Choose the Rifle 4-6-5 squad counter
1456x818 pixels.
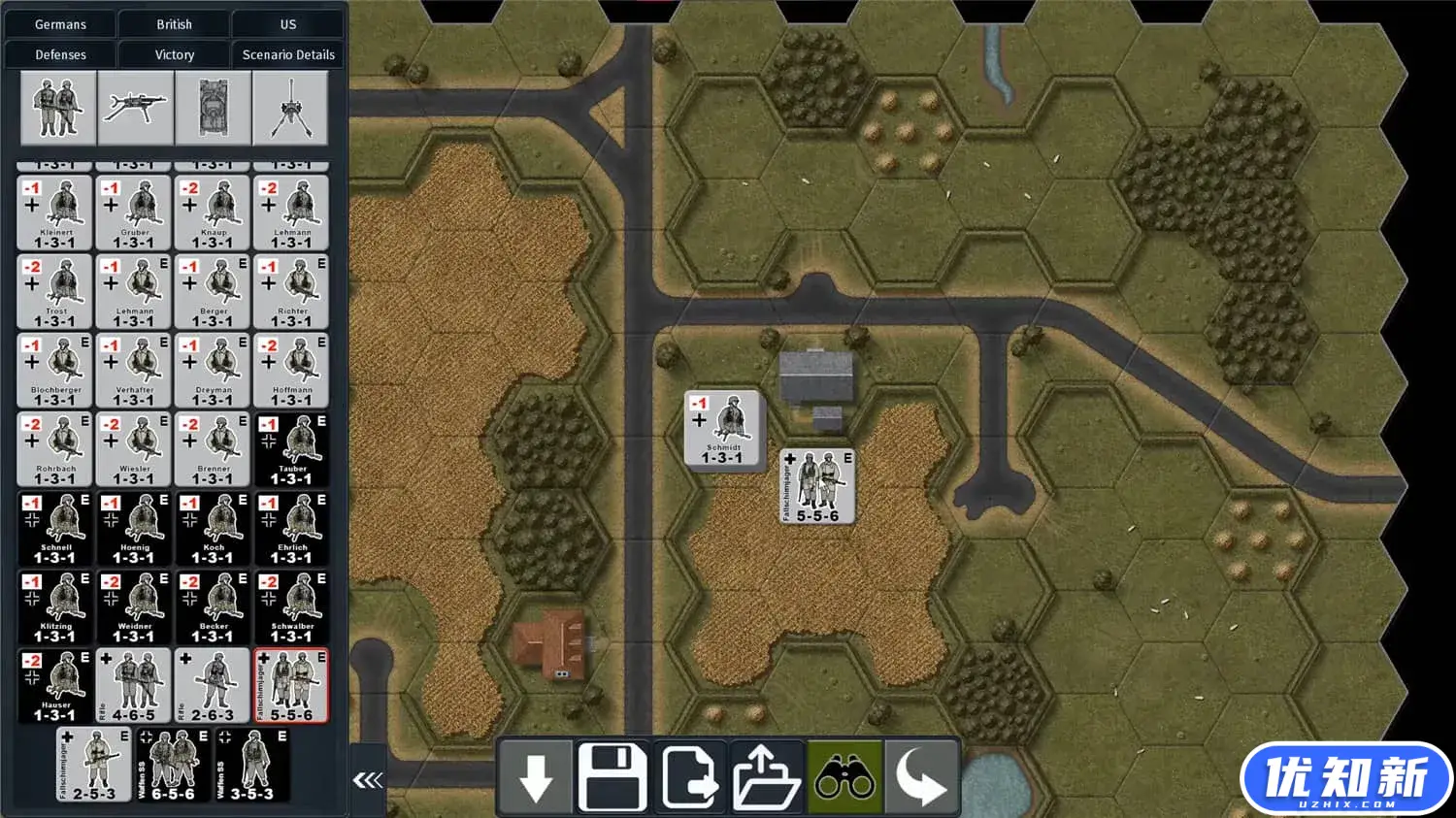point(134,686)
